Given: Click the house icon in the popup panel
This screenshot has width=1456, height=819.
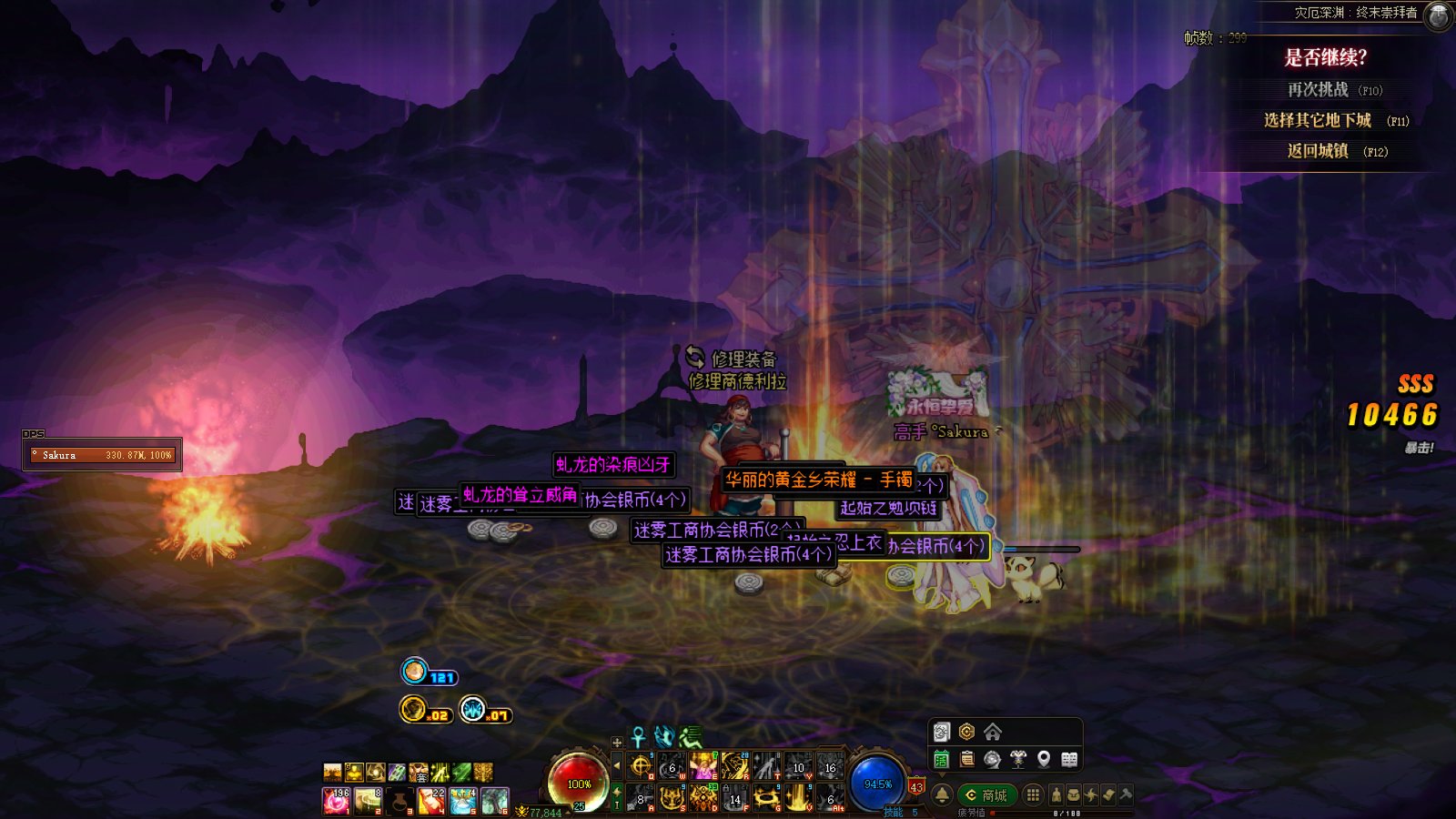Looking at the screenshot, I should point(993,733).
